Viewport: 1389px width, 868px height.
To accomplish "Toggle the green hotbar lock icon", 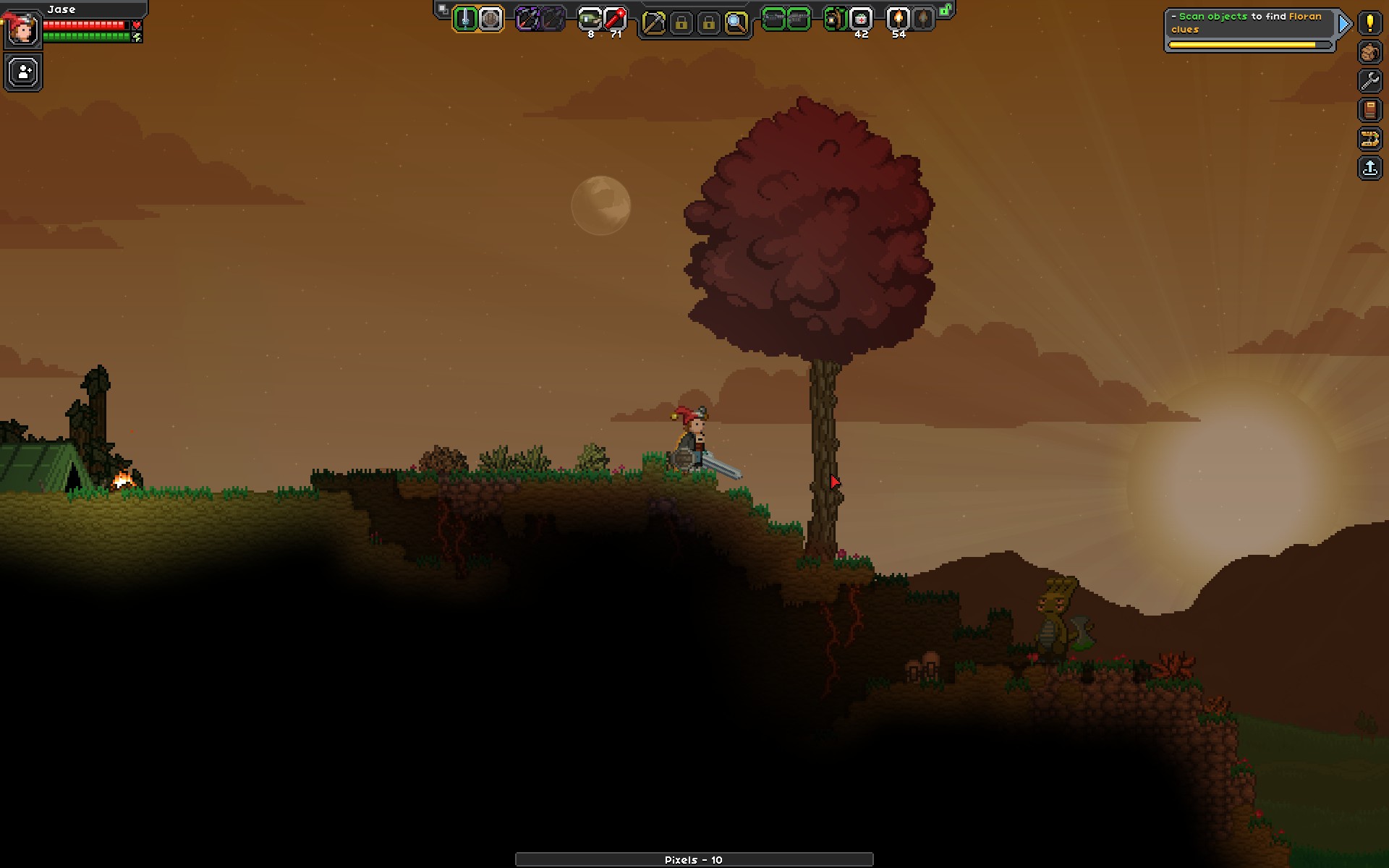I will point(946,10).
